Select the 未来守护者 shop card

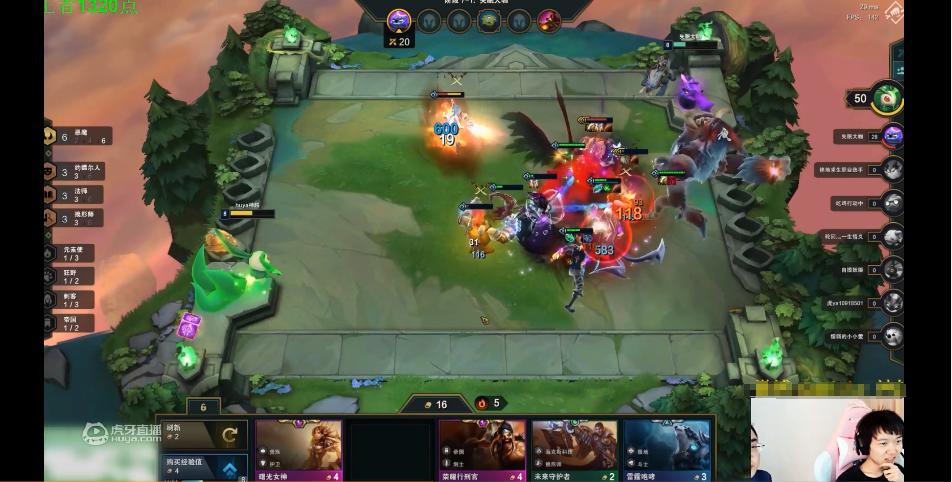[574, 450]
